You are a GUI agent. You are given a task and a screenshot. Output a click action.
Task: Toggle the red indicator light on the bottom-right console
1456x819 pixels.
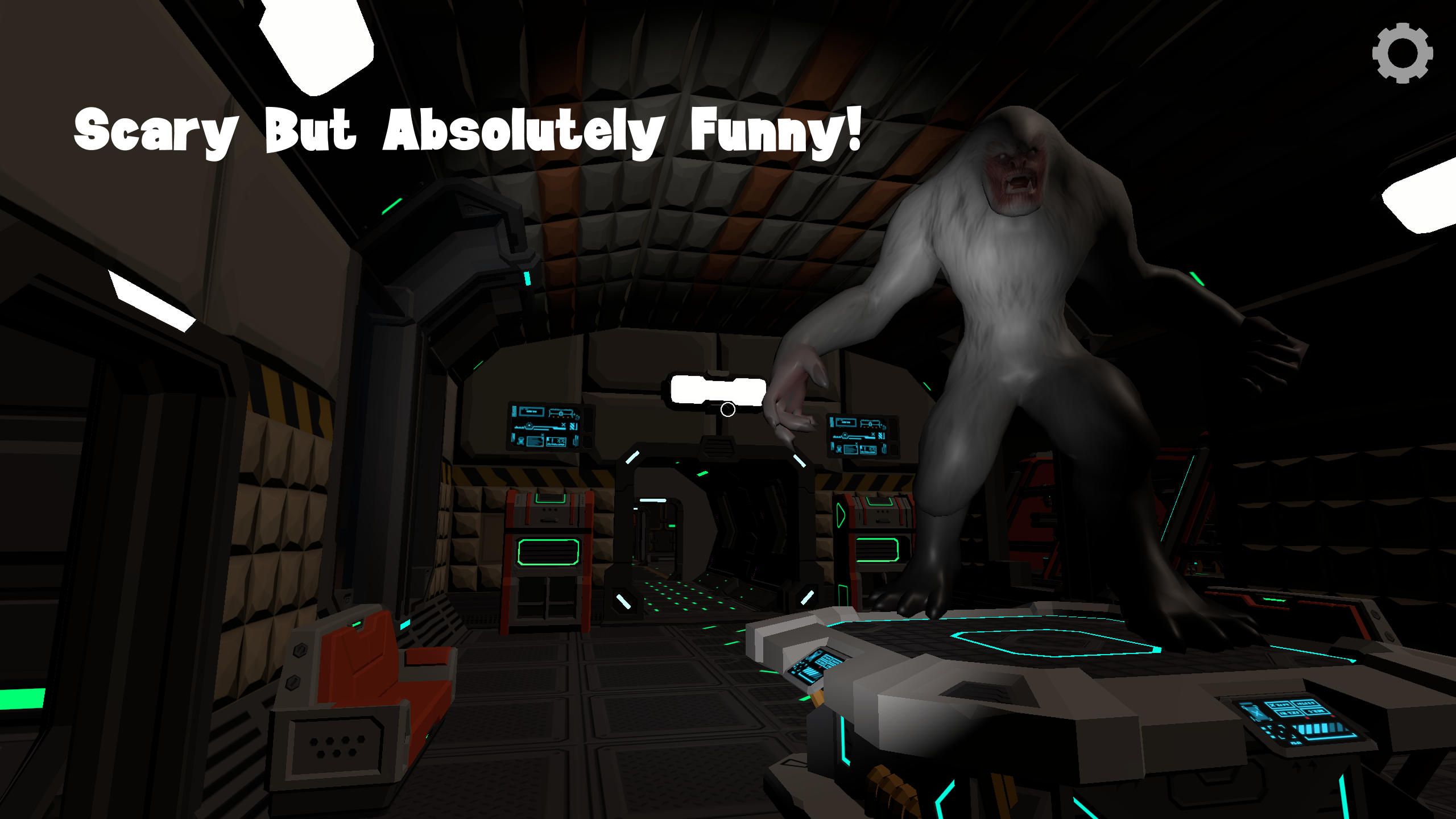(x=1308, y=718)
